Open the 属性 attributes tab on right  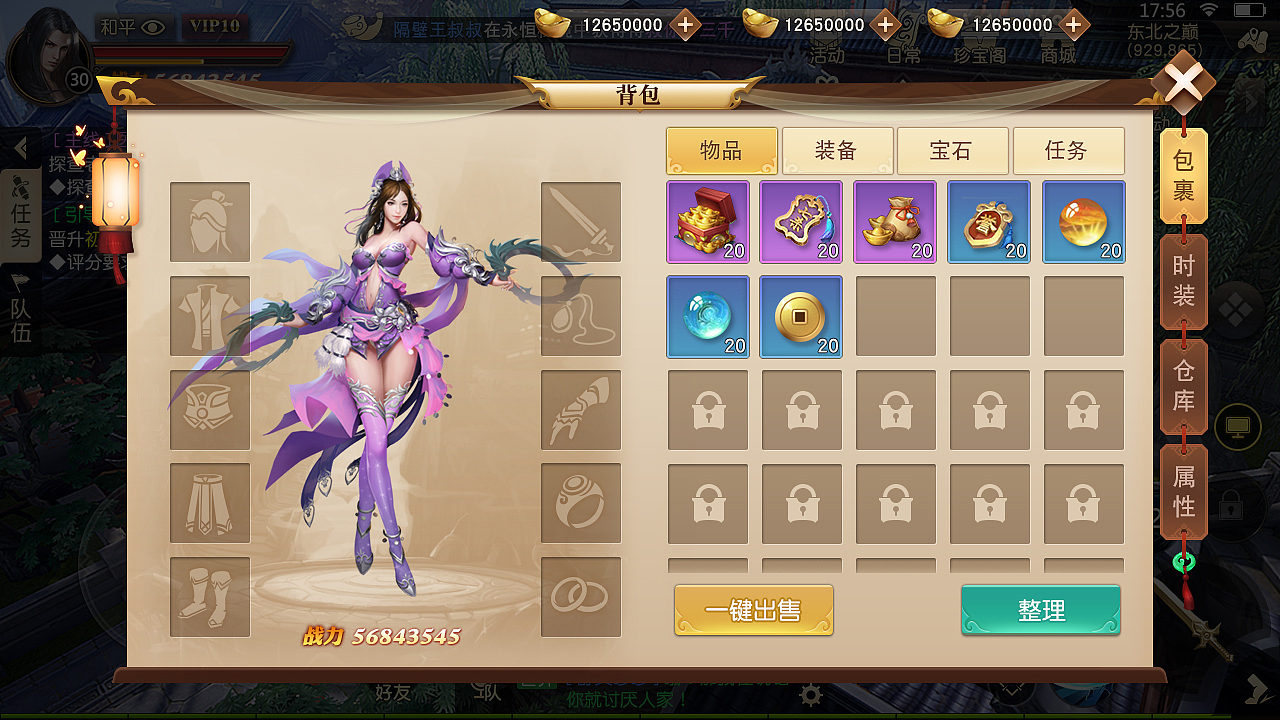click(x=1184, y=492)
